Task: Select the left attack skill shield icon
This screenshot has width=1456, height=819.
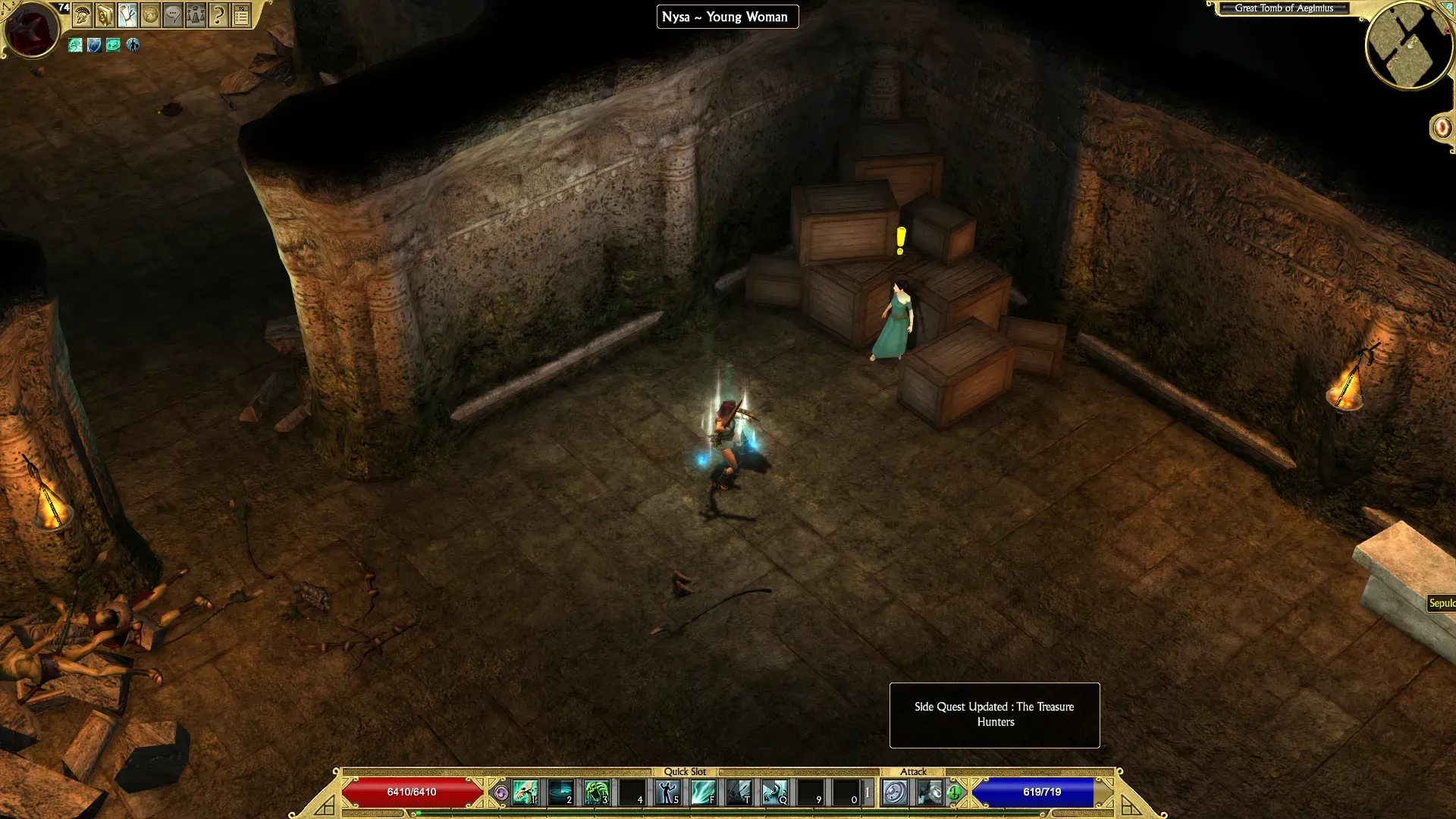Action: 895,792
